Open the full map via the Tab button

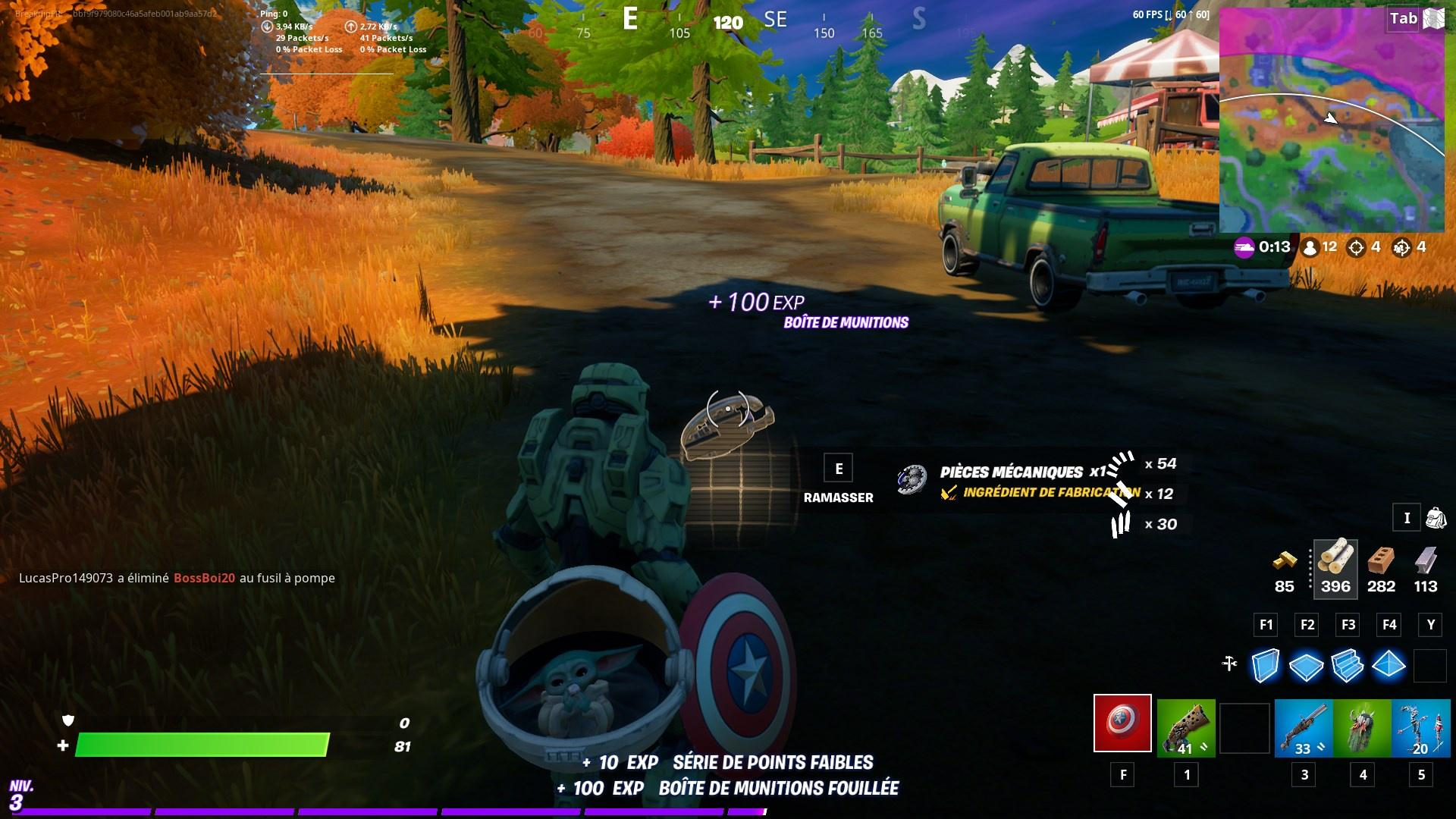[1404, 18]
